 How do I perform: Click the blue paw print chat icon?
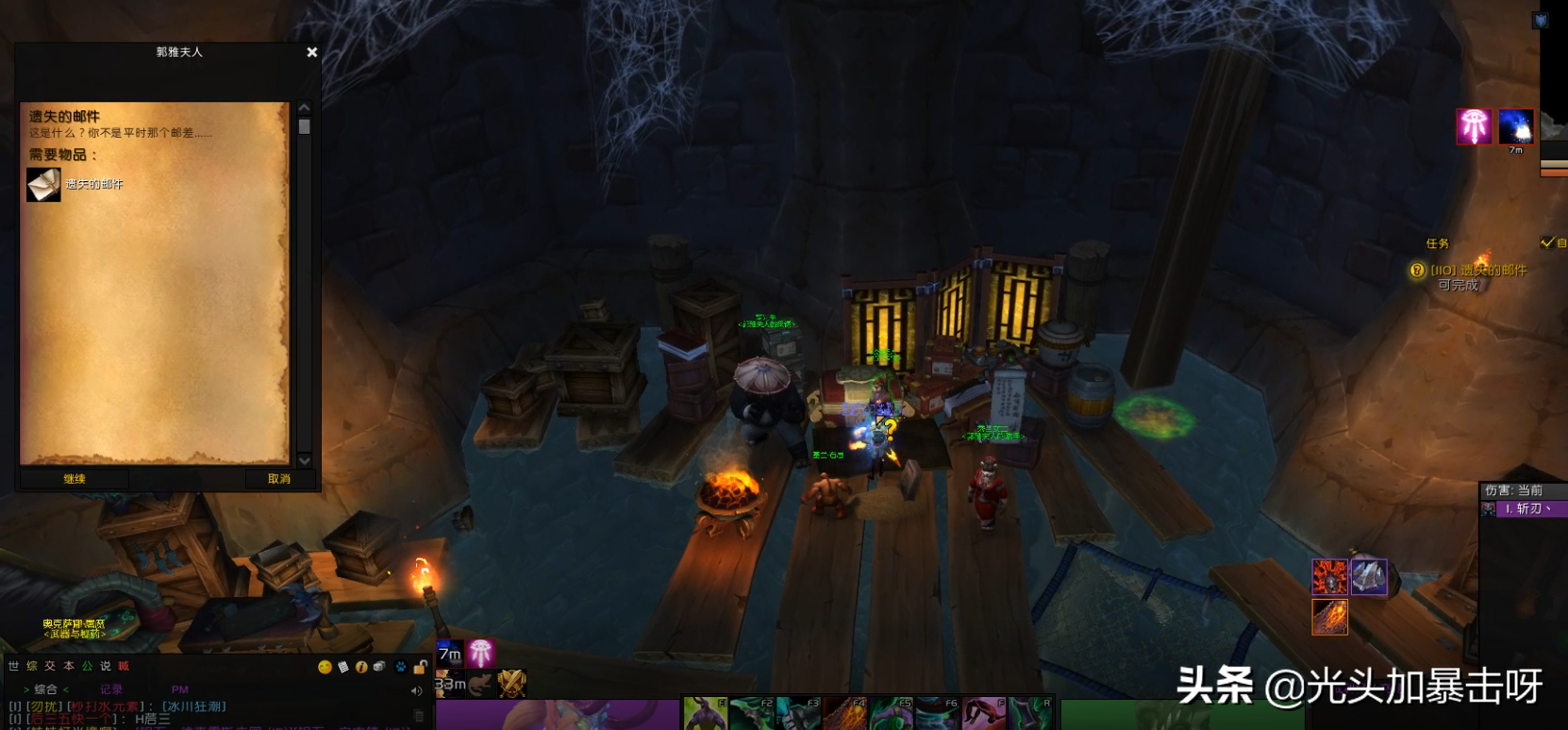[401, 668]
